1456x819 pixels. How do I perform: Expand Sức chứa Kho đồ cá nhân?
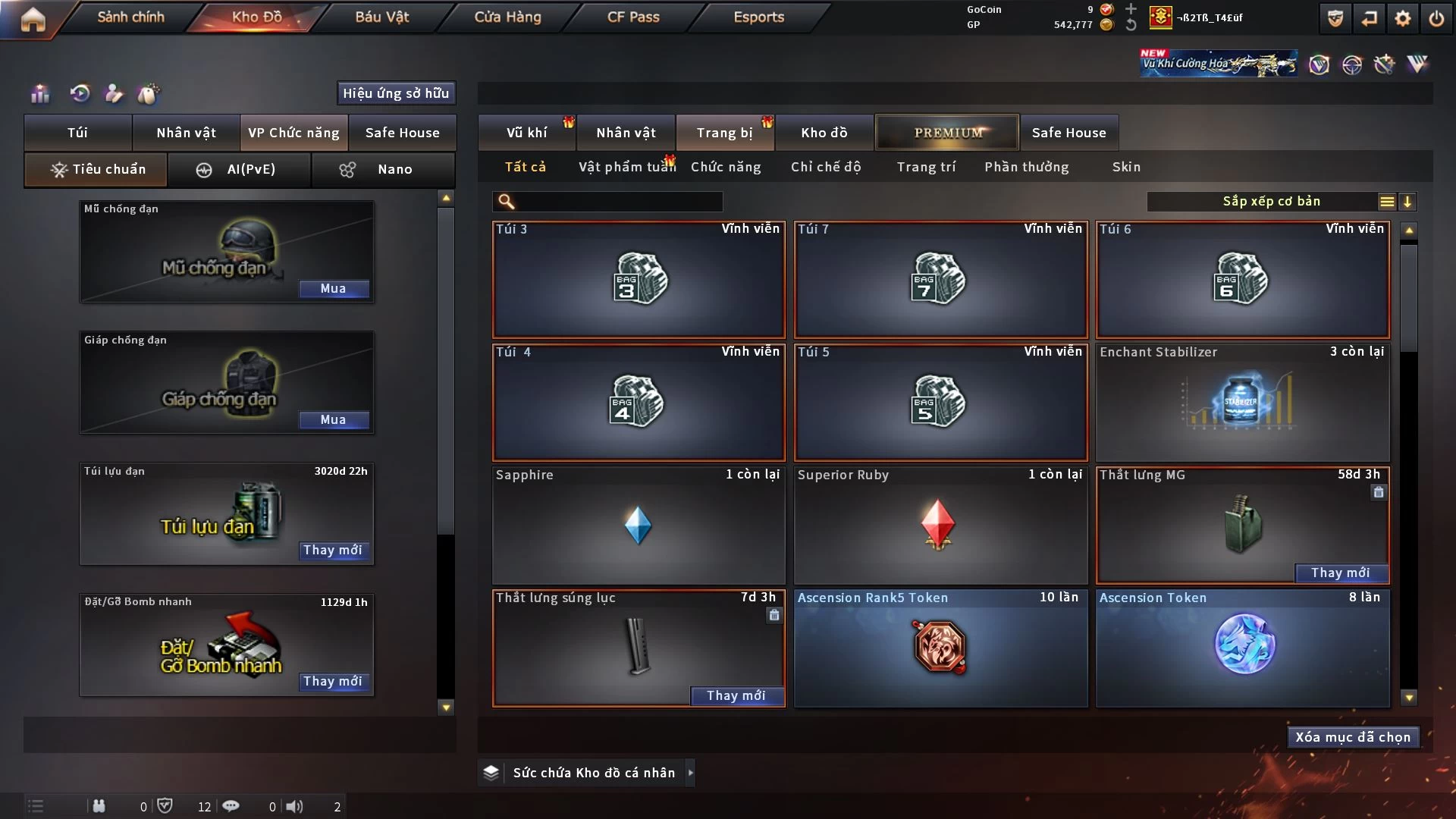(x=690, y=773)
